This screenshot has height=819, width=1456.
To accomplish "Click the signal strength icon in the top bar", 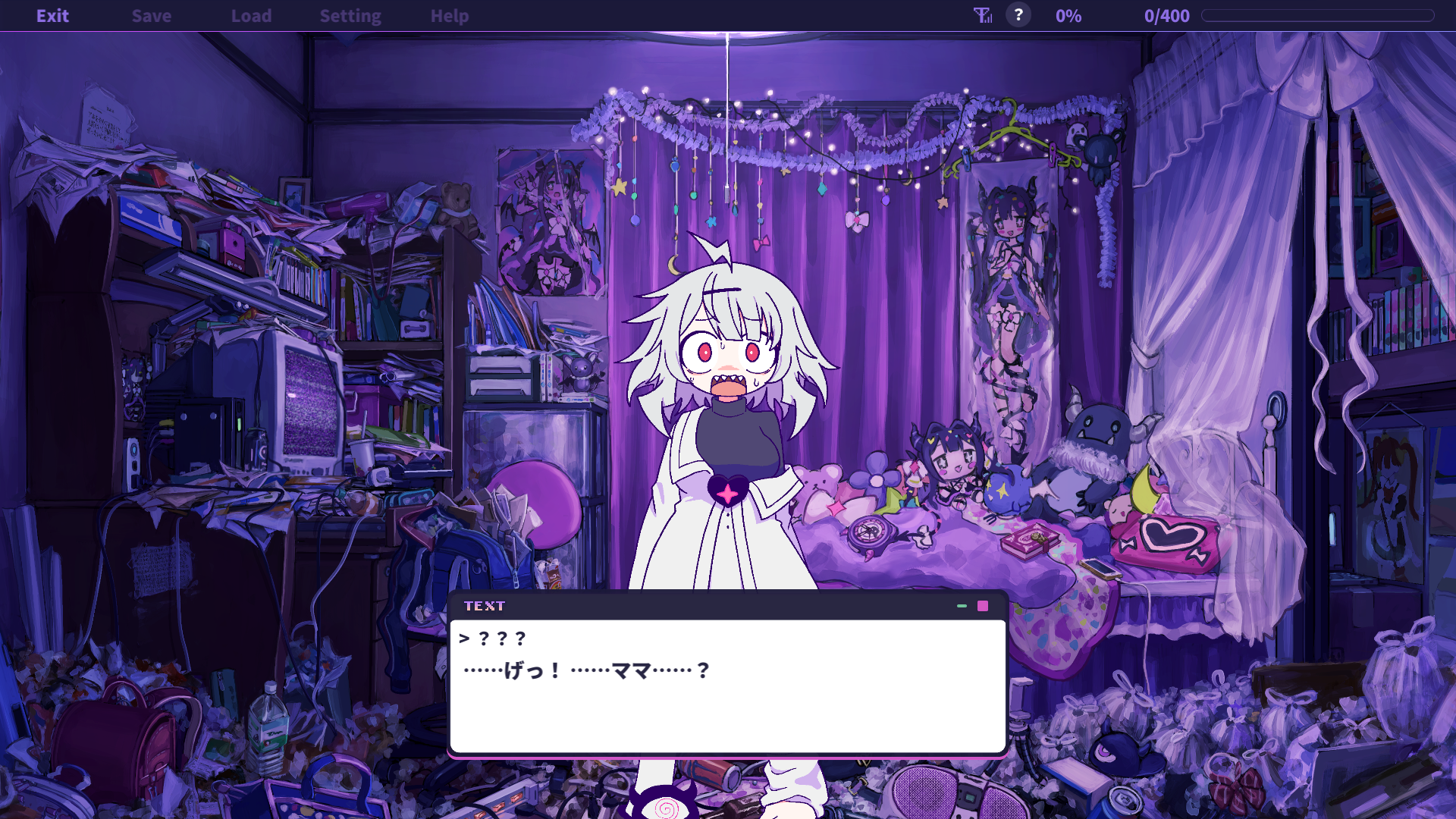I will tap(981, 15).
